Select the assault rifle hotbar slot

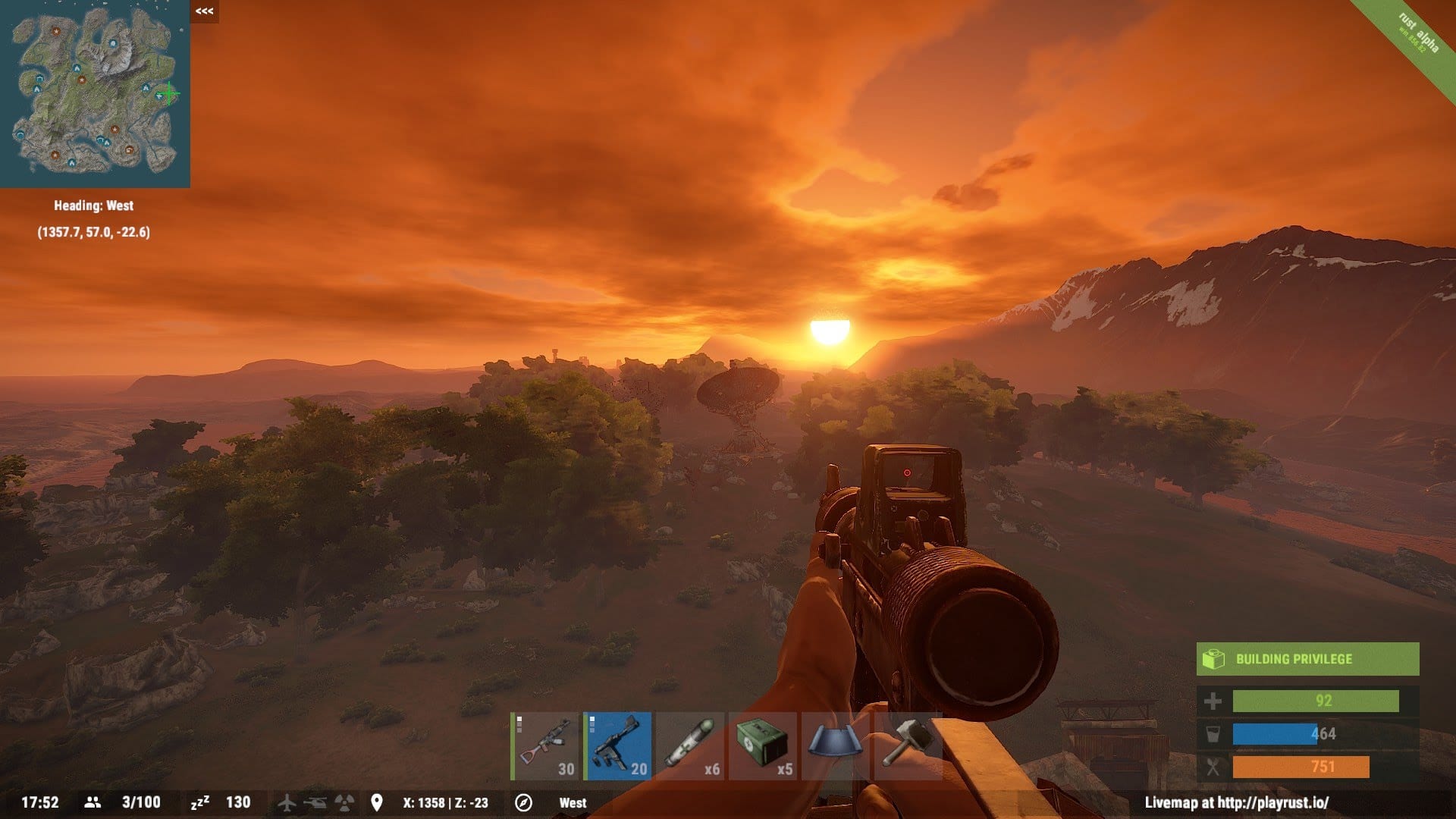click(x=545, y=745)
